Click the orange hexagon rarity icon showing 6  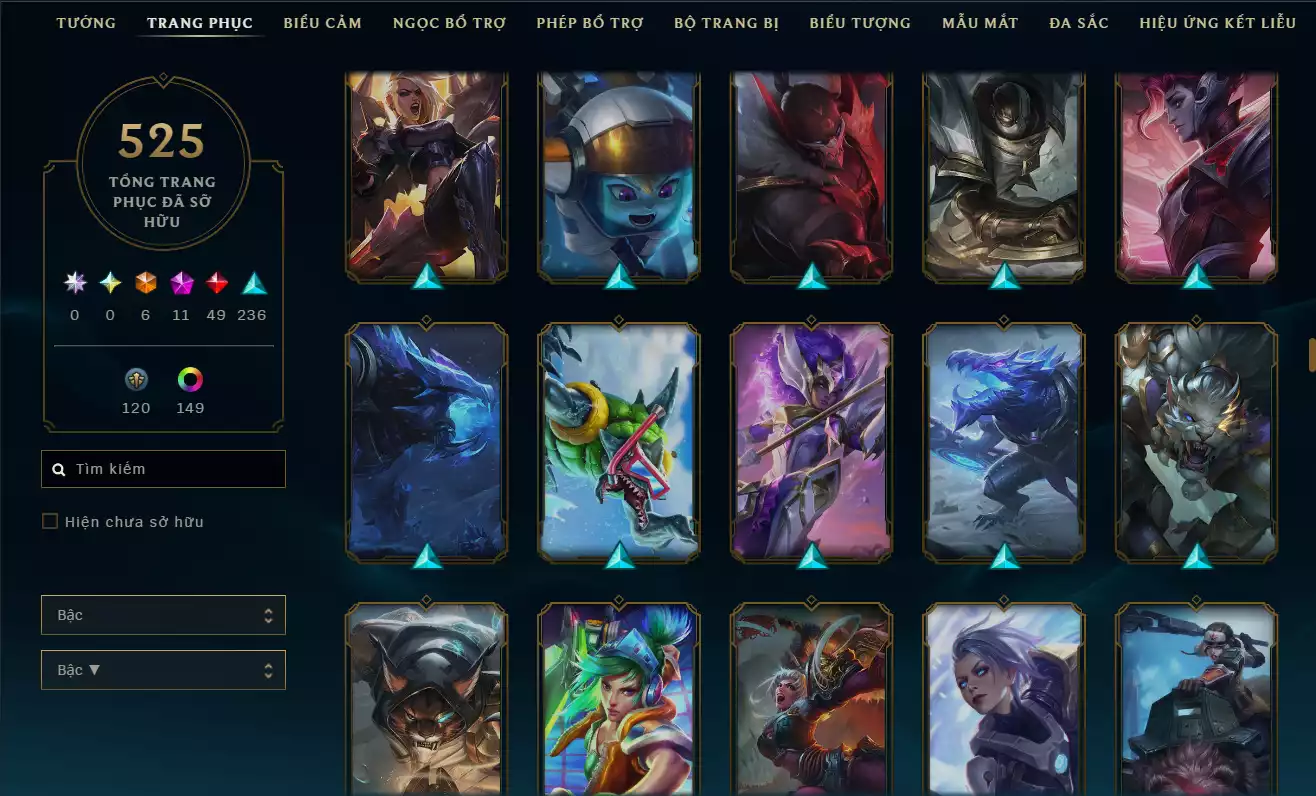[x=145, y=283]
